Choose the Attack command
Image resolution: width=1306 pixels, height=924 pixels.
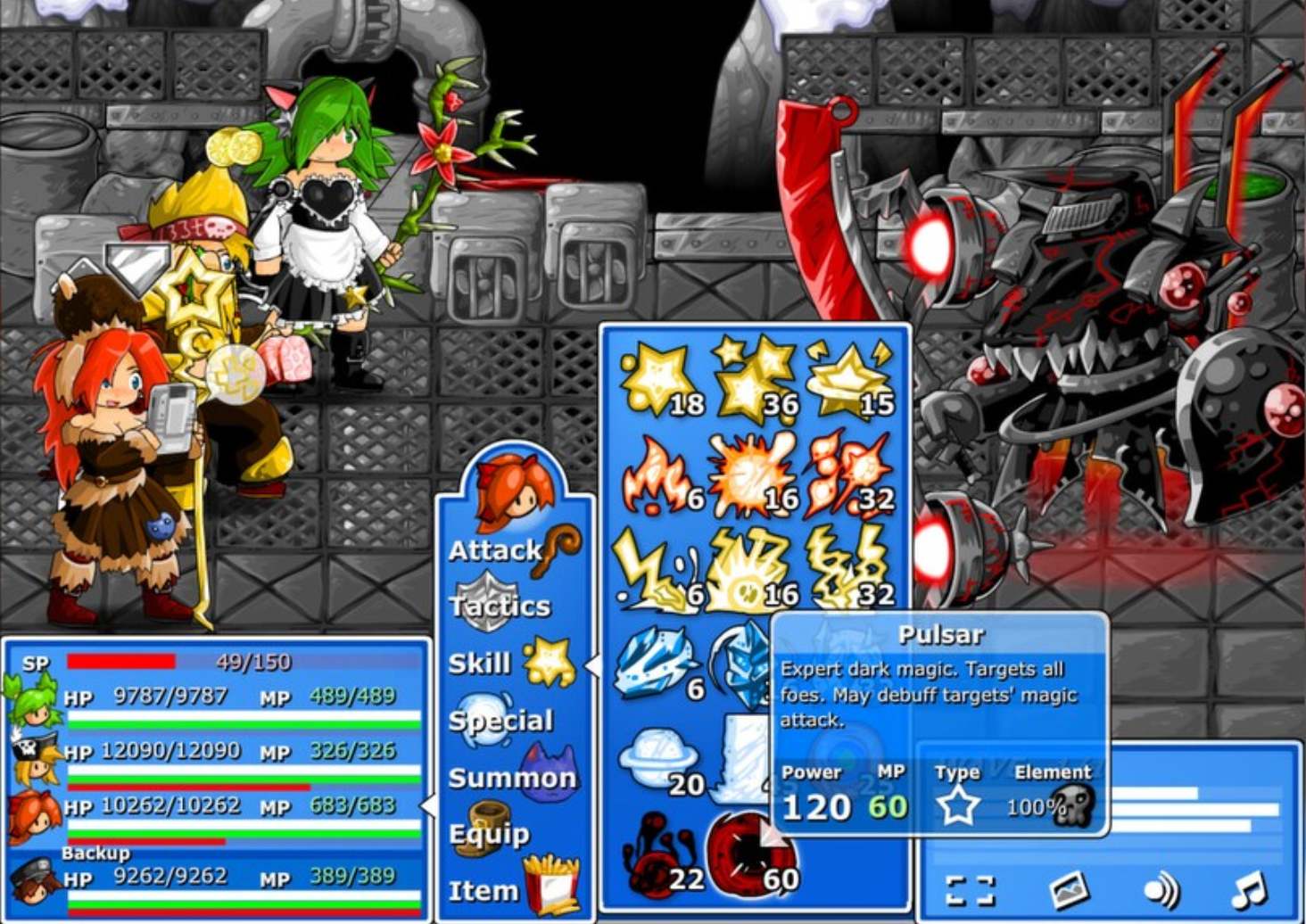(498, 549)
